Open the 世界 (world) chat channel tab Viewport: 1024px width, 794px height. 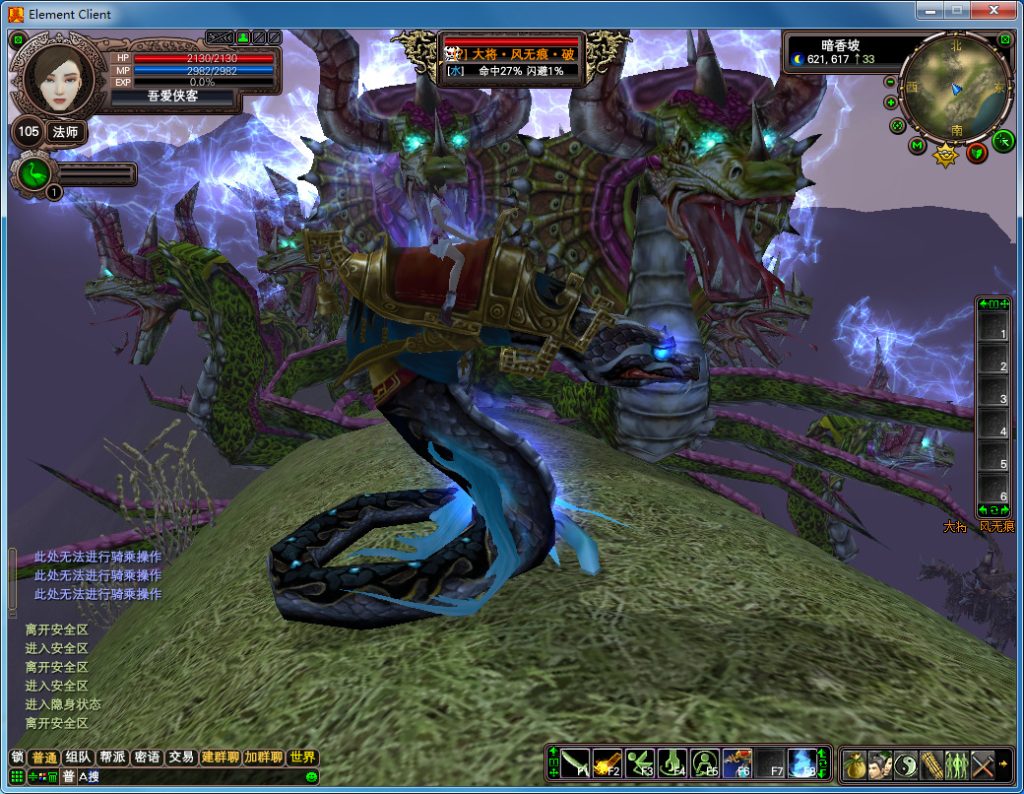(x=302, y=757)
